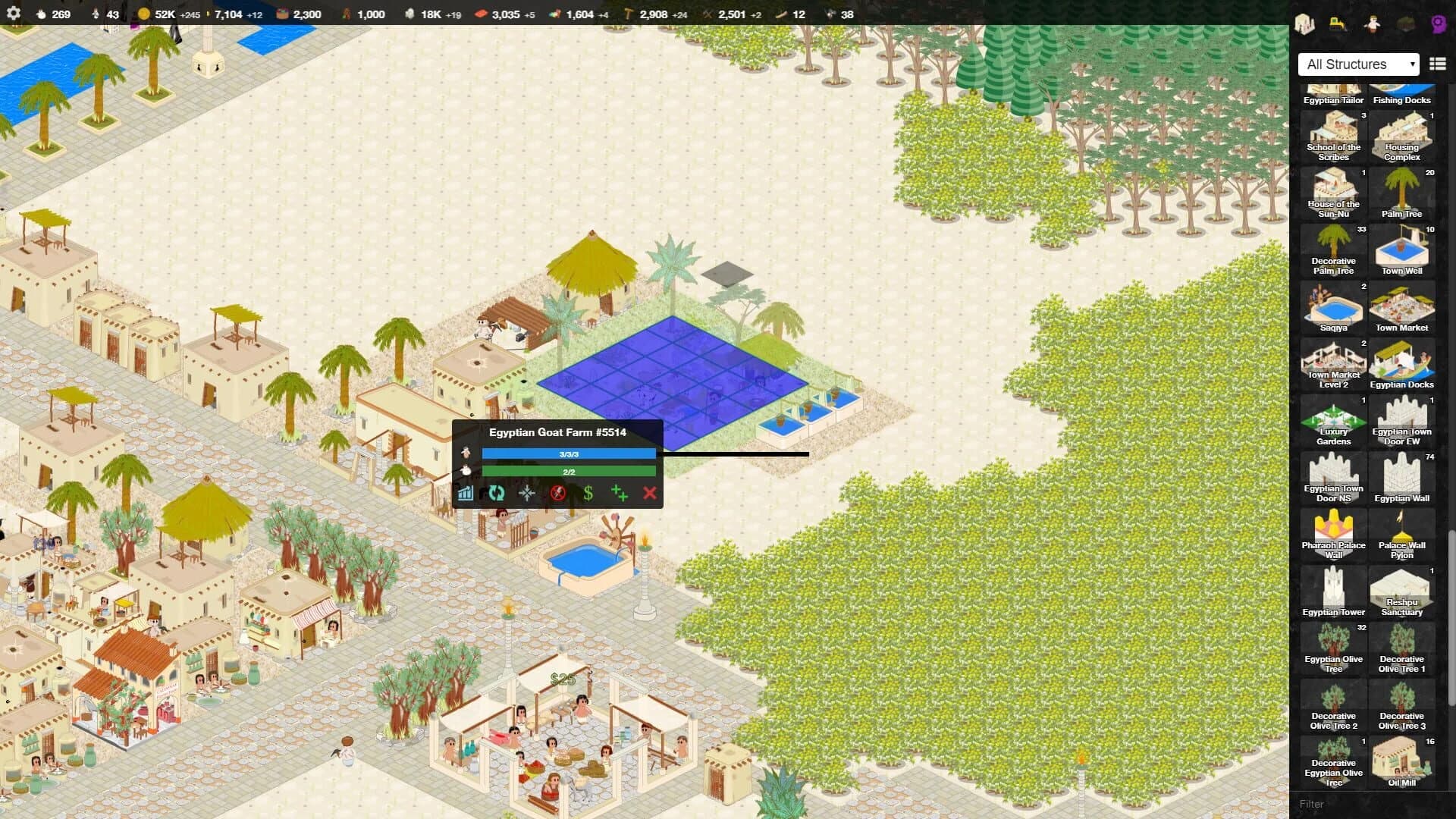This screenshot has height=819, width=1456.
Task: Open the statistics chart for the Goat Farm
Action: pyautogui.click(x=465, y=494)
